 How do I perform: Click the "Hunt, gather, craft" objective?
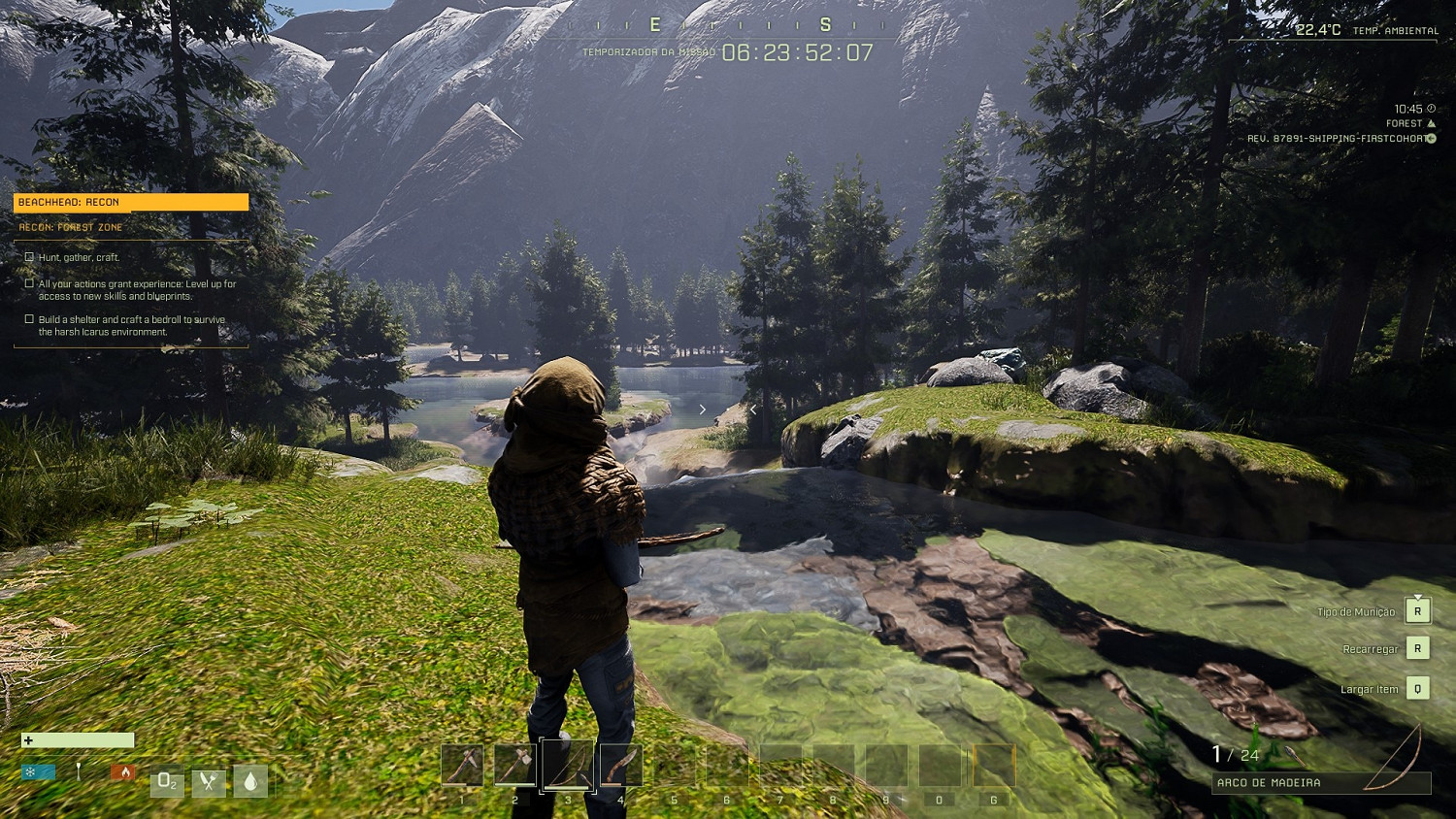tap(79, 257)
